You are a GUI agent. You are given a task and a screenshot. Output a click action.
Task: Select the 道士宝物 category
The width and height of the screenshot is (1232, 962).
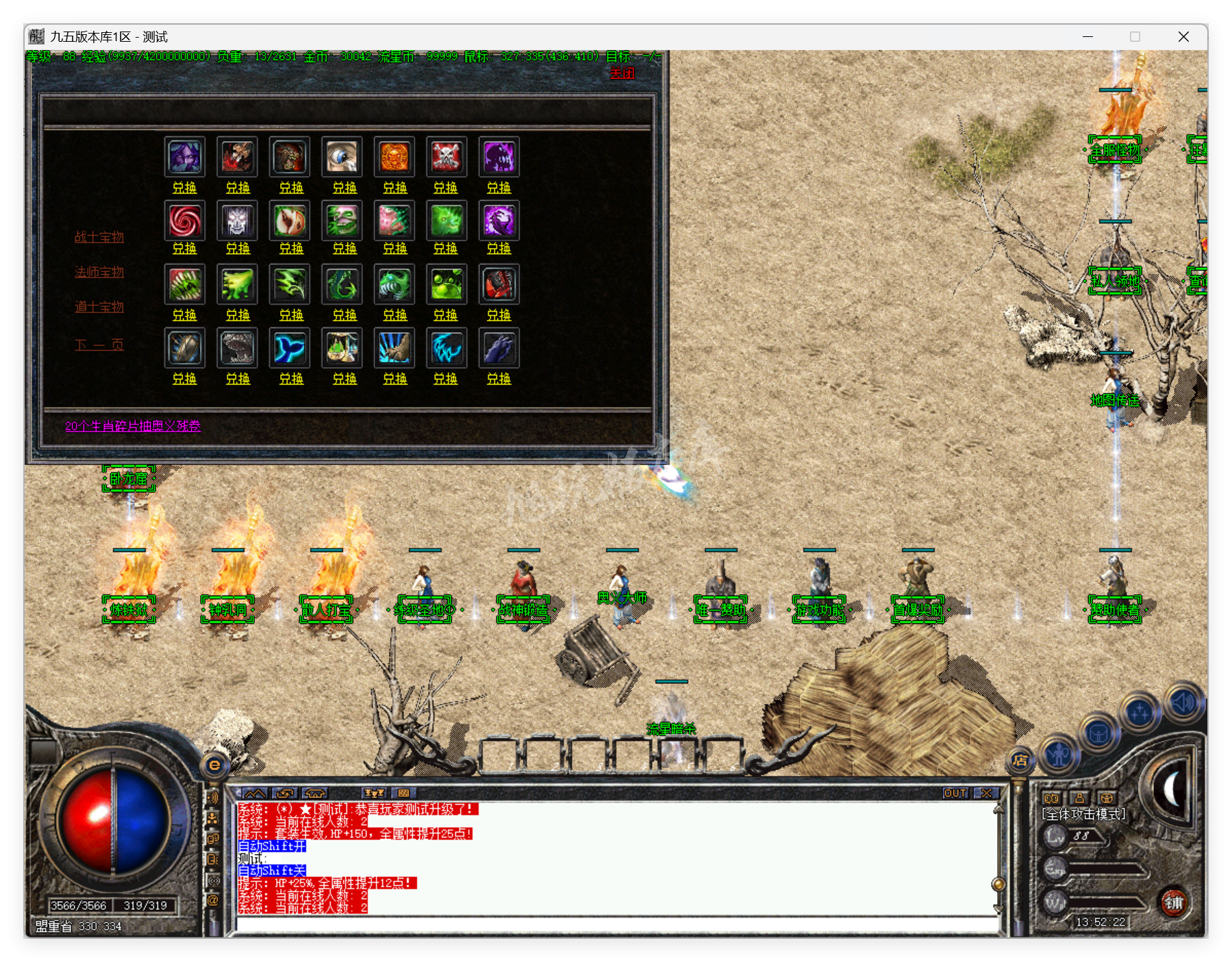pyautogui.click(x=99, y=307)
